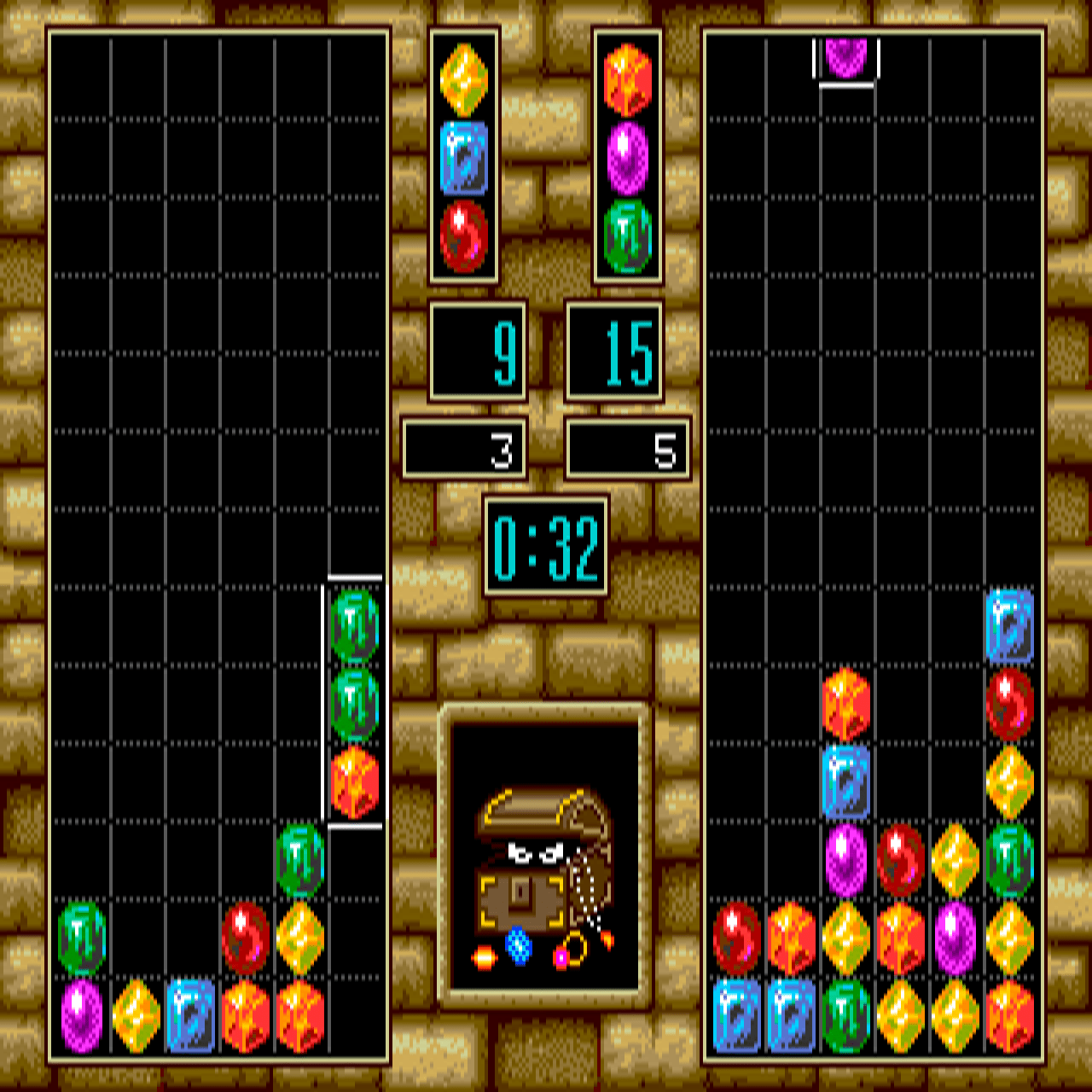Choose the purple jewel in right next-piece preview
Image resolution: width=1092 pixels, height=1092 pixels.
point(627,158)
